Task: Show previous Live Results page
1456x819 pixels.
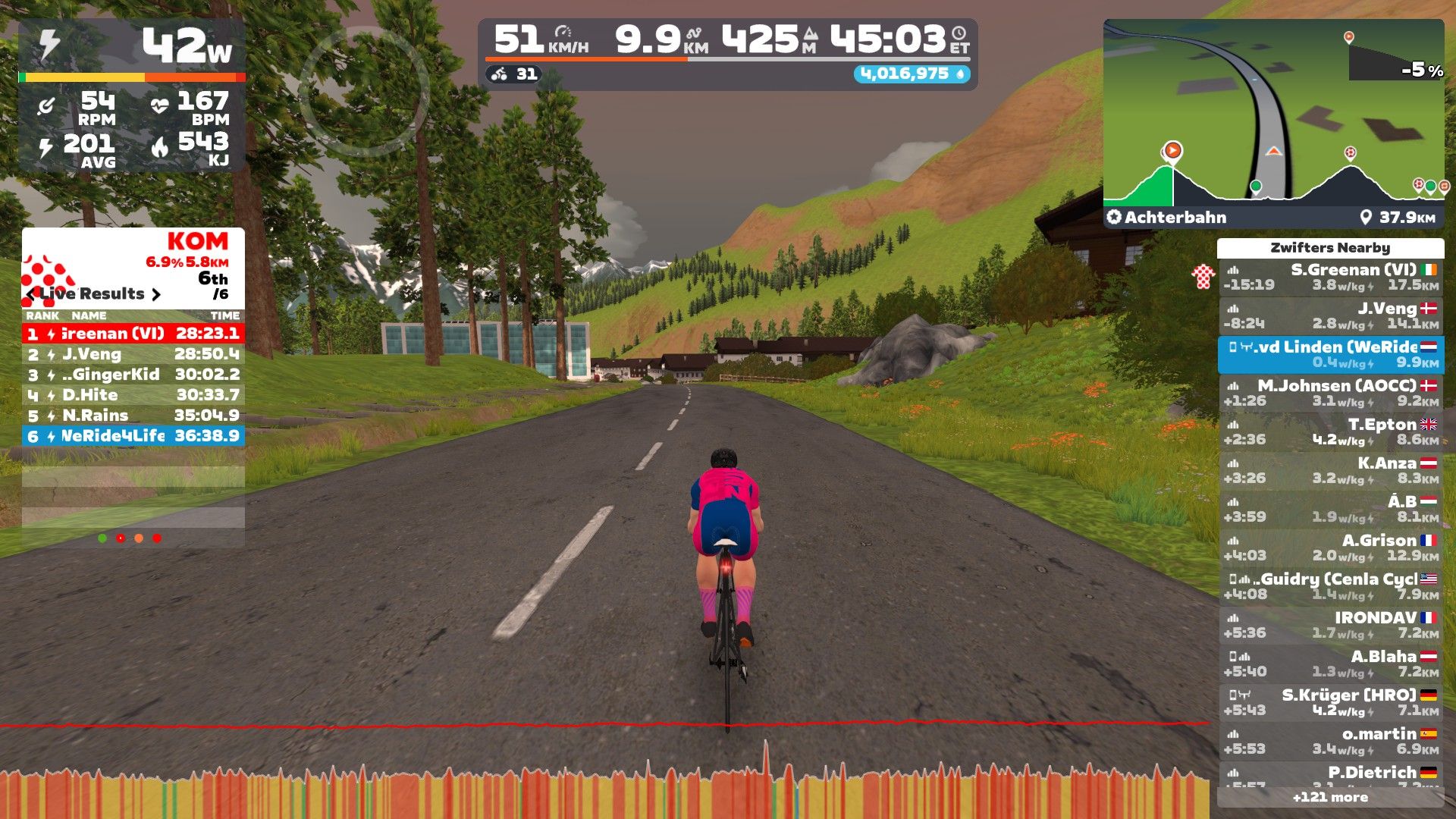Action: [x=30, y=294]
